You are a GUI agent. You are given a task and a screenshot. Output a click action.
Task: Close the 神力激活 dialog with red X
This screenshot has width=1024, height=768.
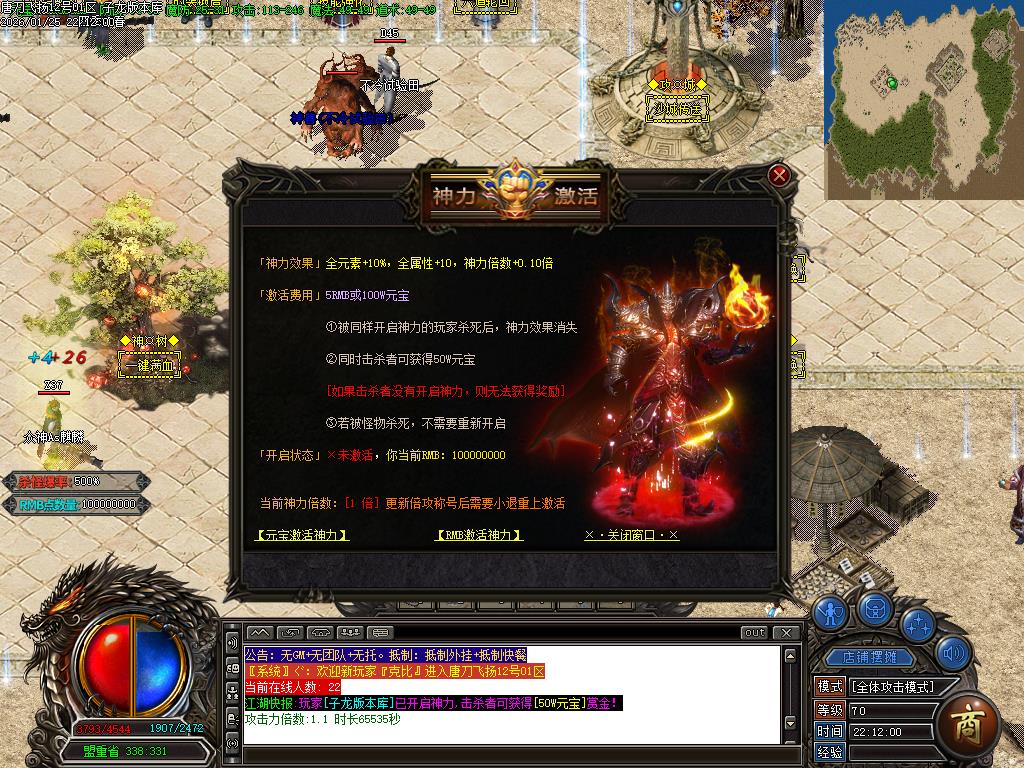coord(779,176)
